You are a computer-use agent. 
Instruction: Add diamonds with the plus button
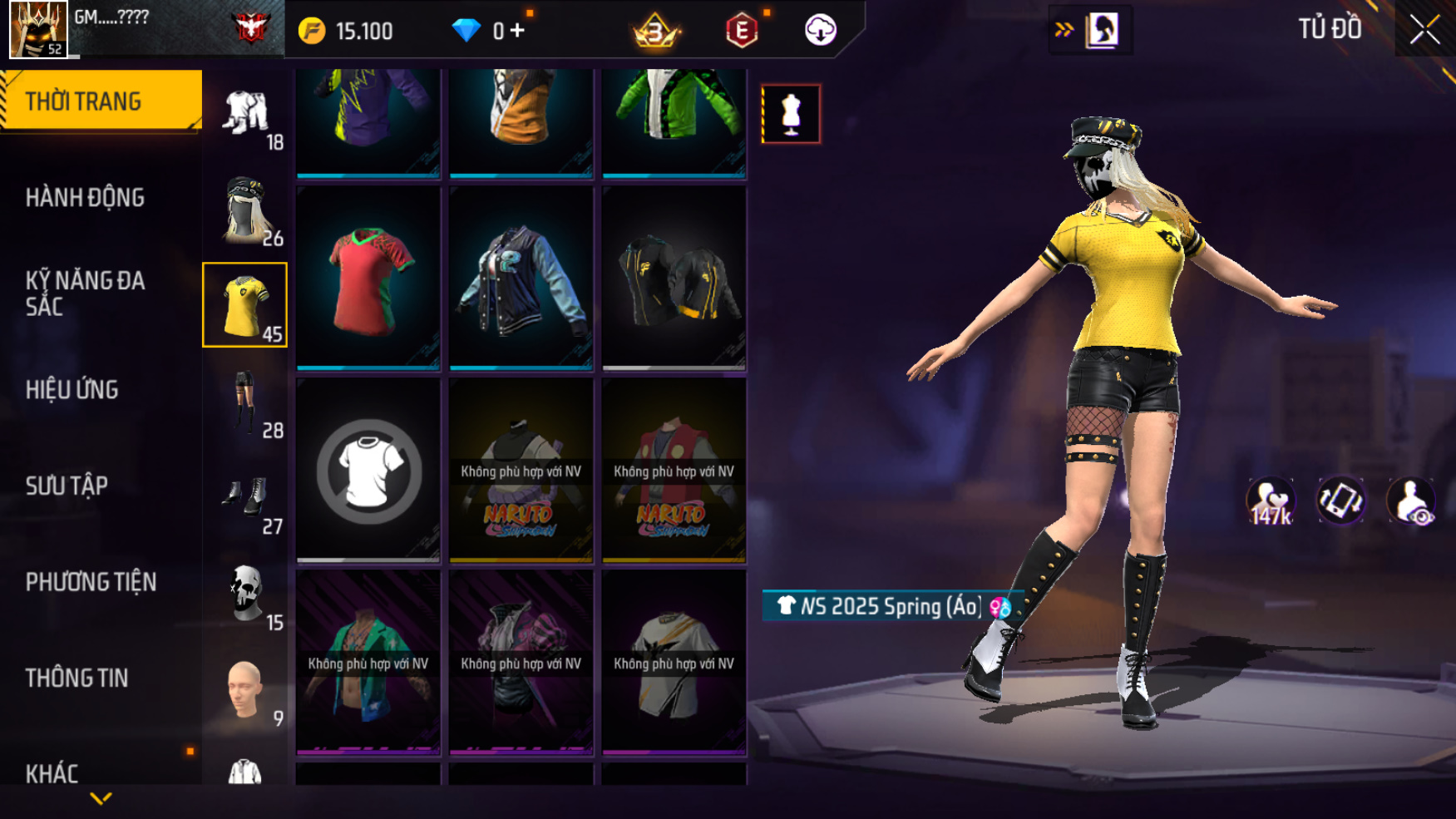coord(518,31)
